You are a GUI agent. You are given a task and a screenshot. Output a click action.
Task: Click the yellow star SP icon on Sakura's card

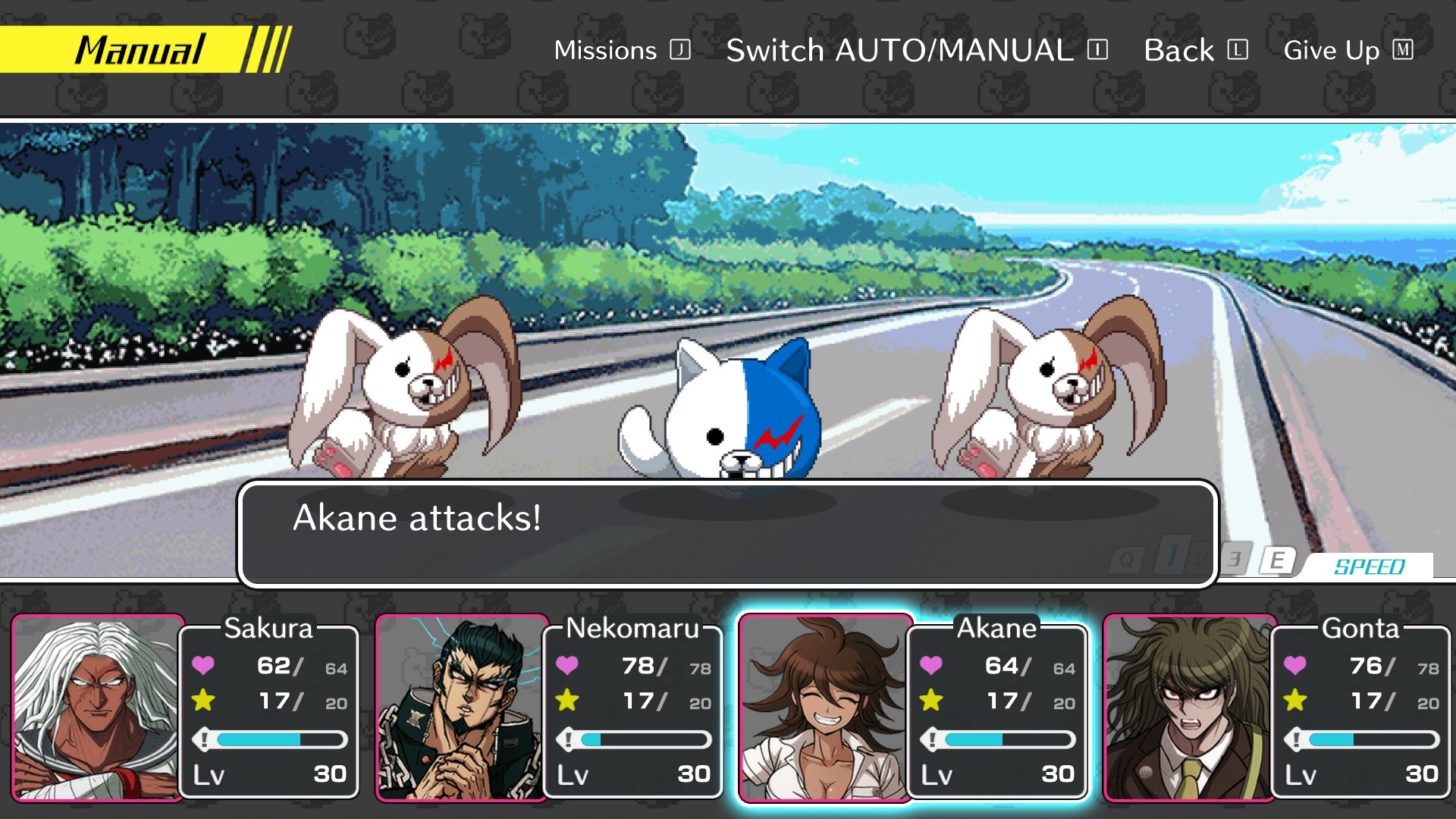pos(203,701)
